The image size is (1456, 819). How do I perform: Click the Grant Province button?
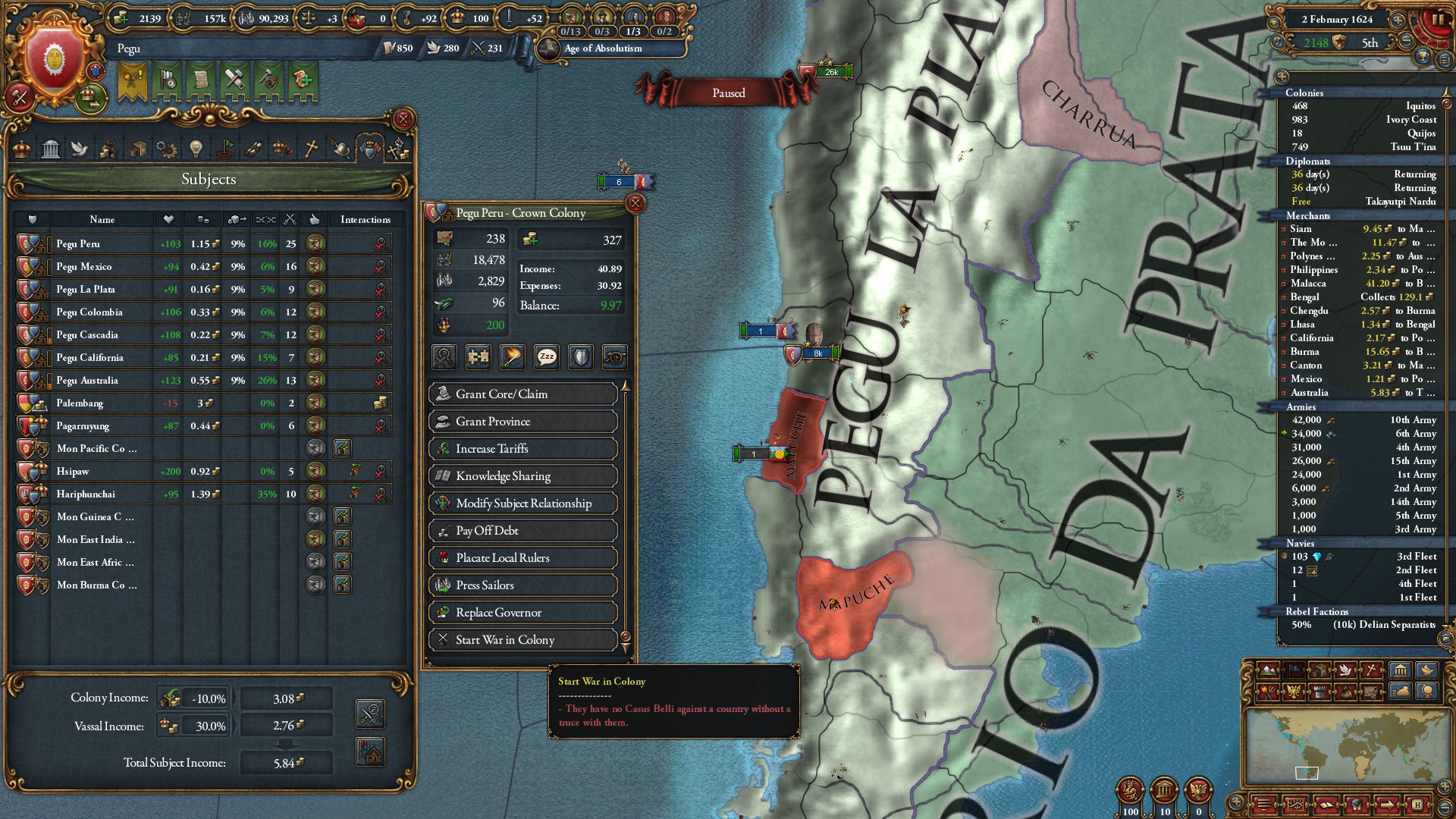[523, 422]
